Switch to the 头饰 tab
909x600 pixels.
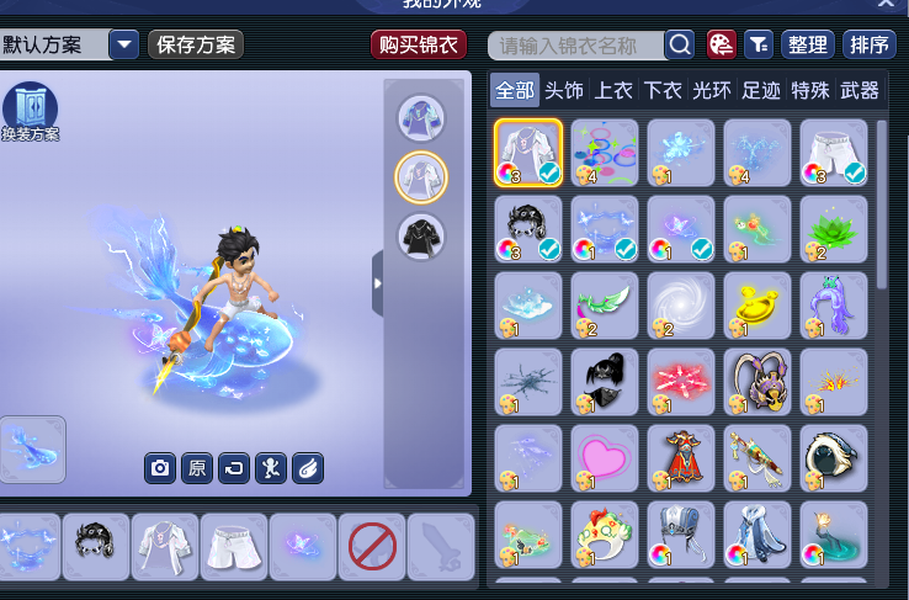564,91
